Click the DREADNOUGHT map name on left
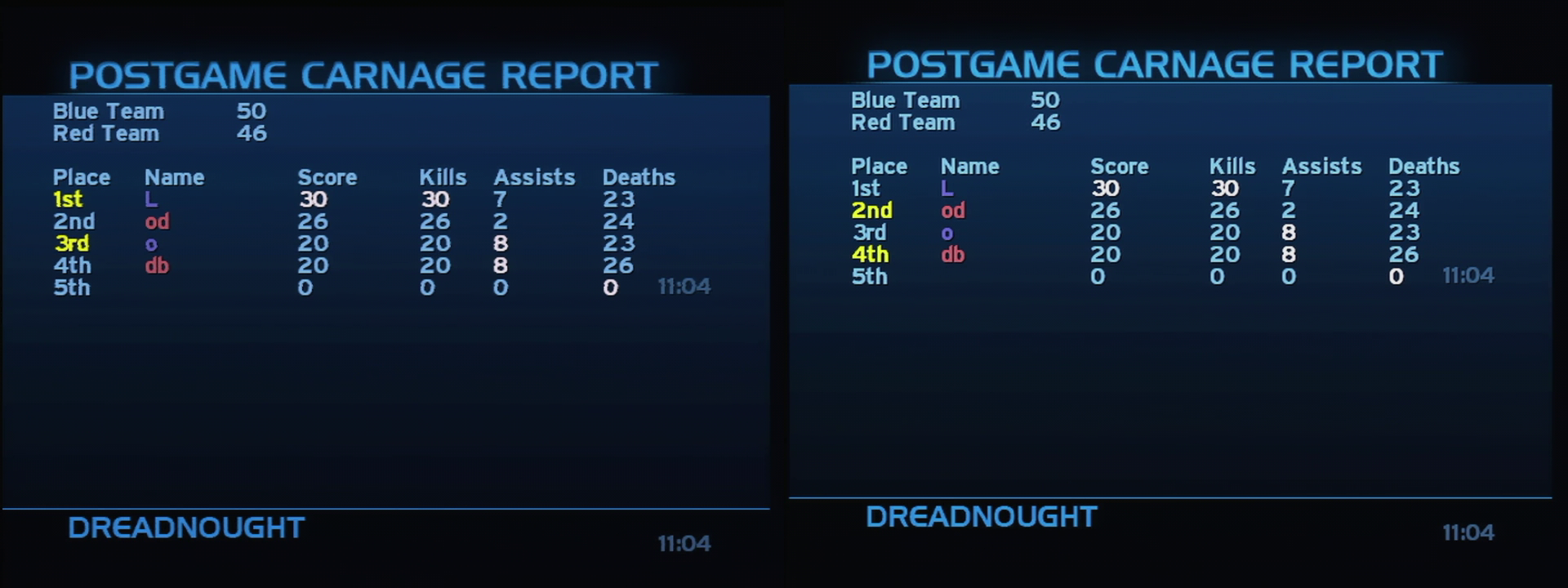 [x=186, y=528]
